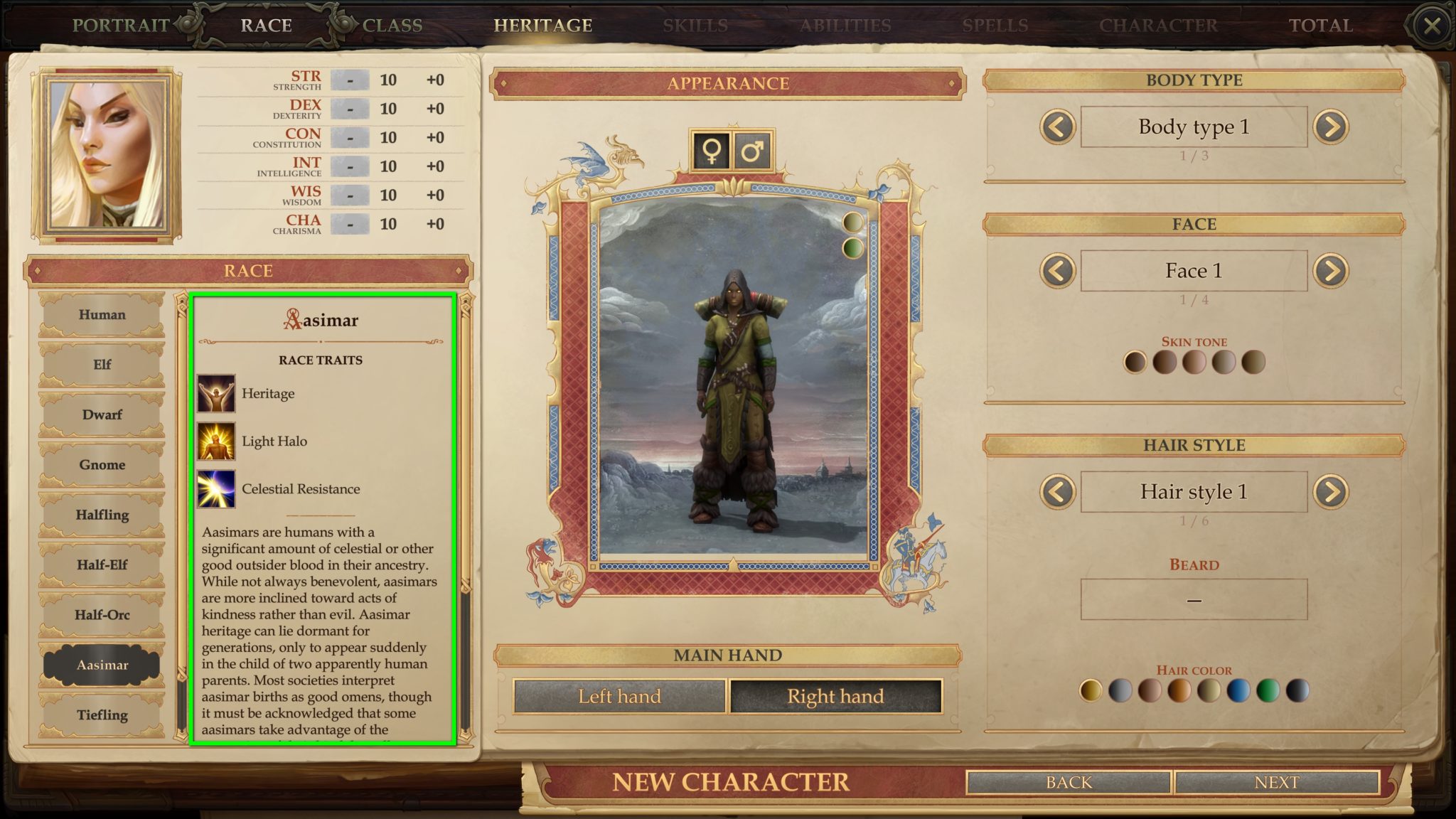Viewport: 1456px width, 819px height.
Task: Select Right hand as the main hand
Action: (836, 696)
